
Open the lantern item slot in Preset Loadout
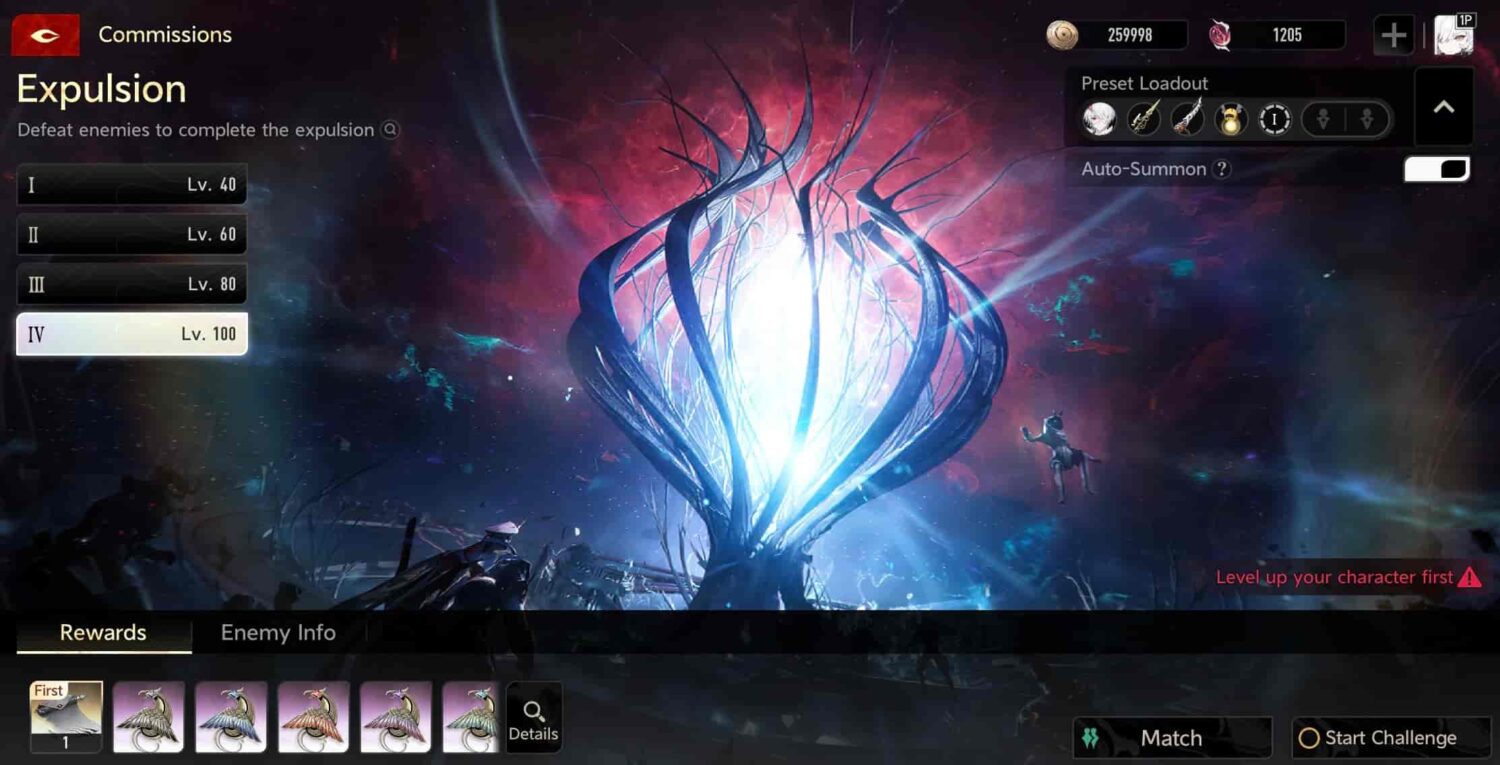(1231, 118)
